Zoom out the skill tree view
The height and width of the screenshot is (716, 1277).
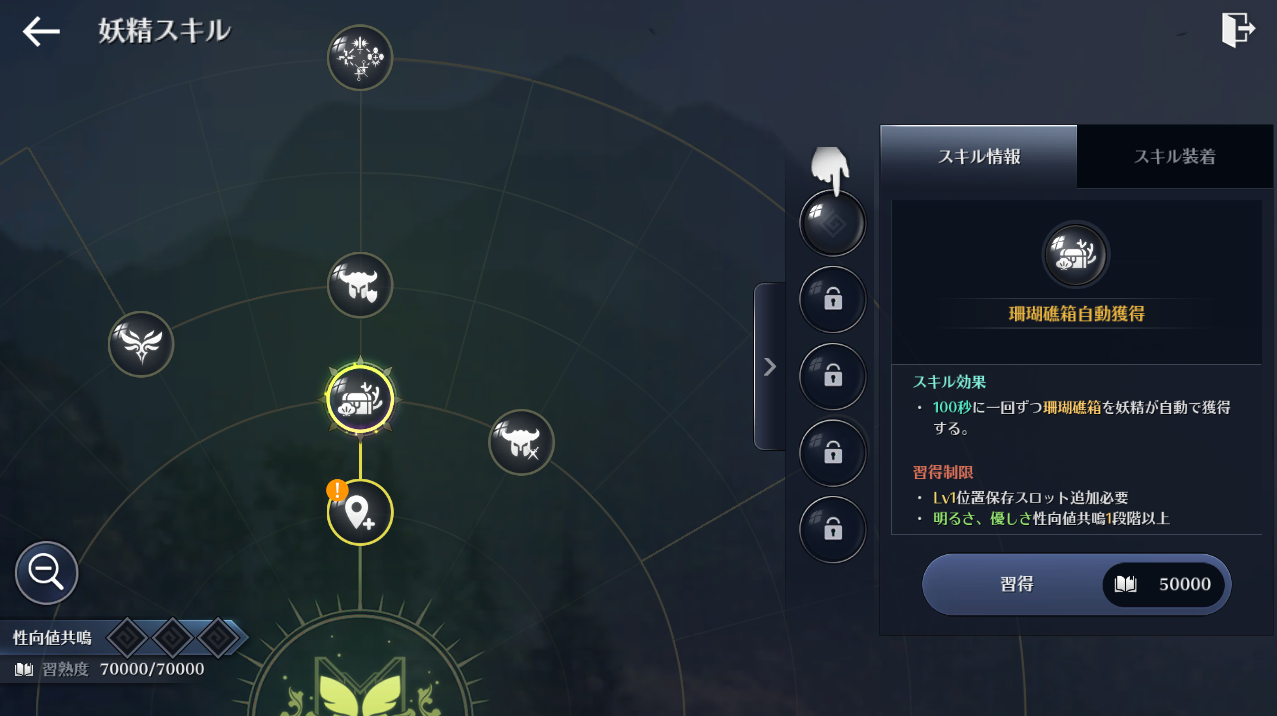click(46, 573)
